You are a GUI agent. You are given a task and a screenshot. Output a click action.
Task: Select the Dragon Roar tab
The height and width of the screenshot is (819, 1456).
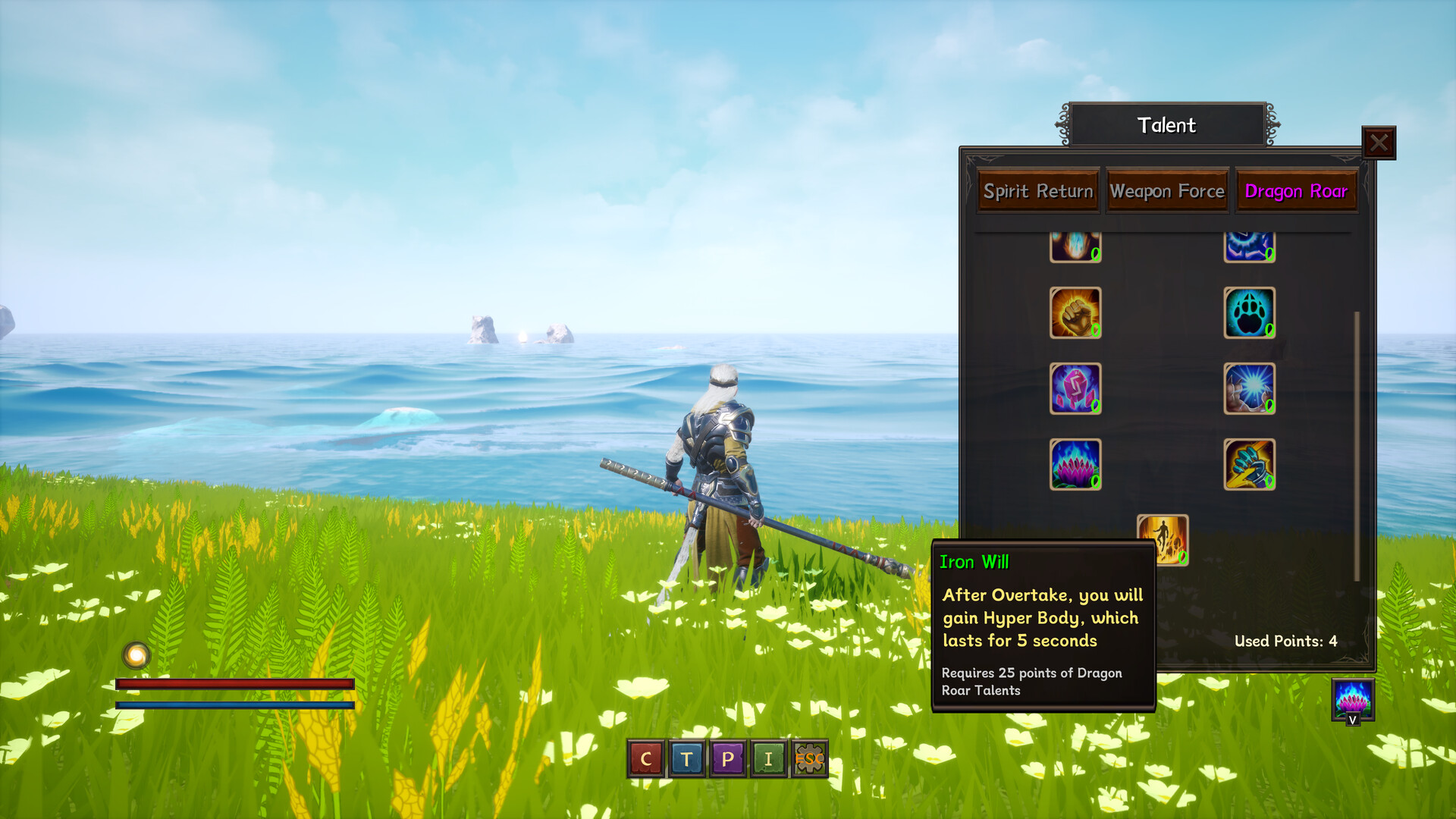(x=1297, y=192)
